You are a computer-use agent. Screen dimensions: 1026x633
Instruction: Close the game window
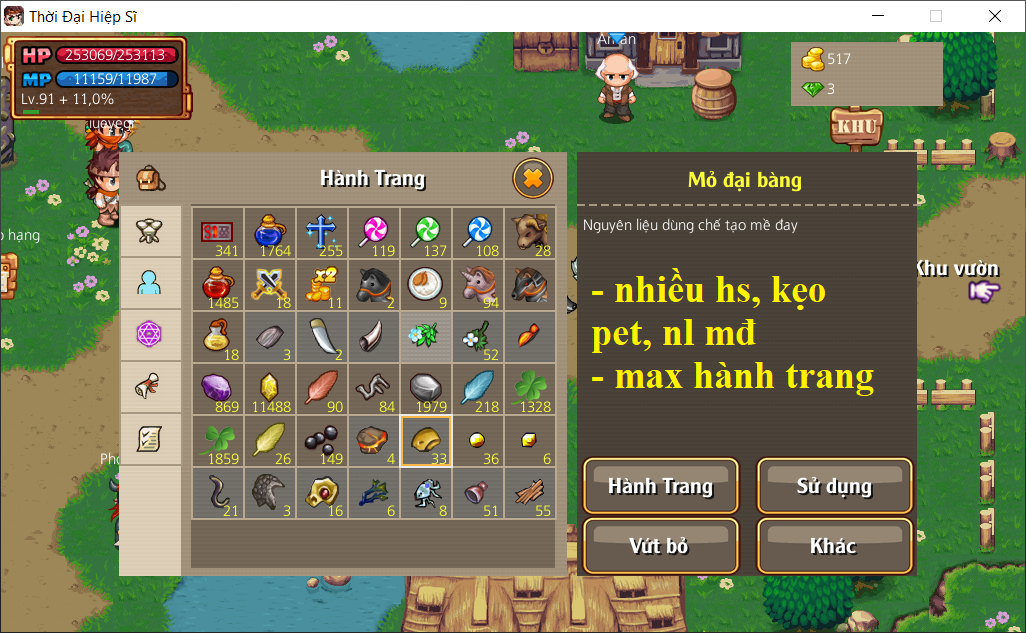(994, 16)
